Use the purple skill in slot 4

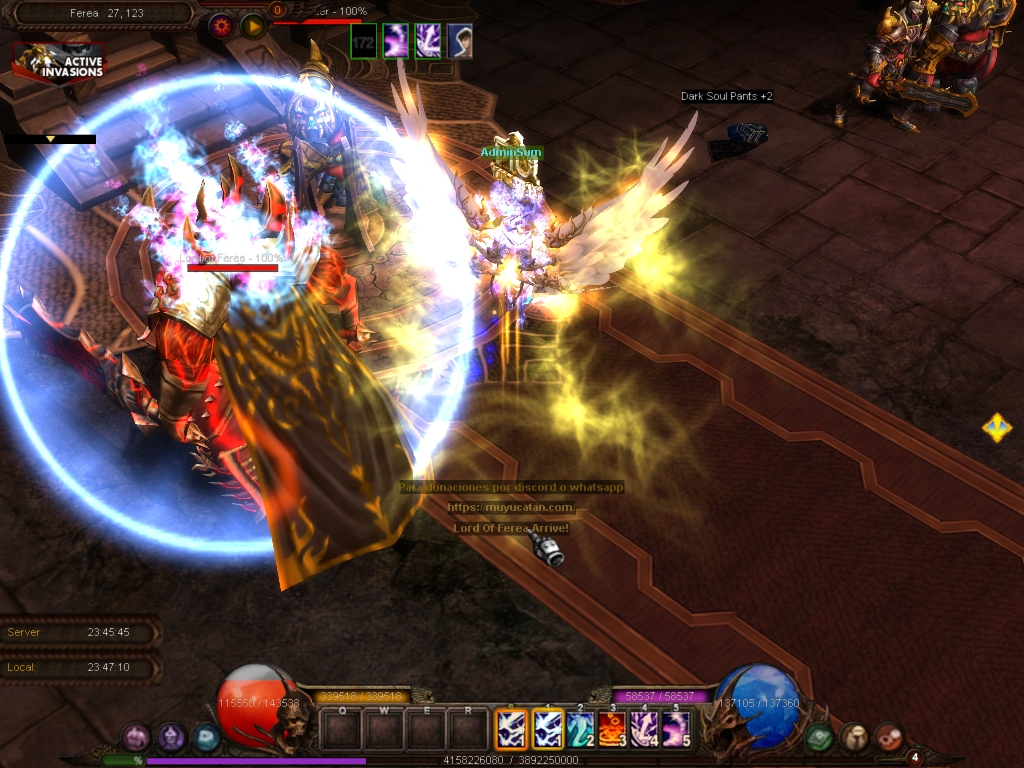(x=643, y=729)
